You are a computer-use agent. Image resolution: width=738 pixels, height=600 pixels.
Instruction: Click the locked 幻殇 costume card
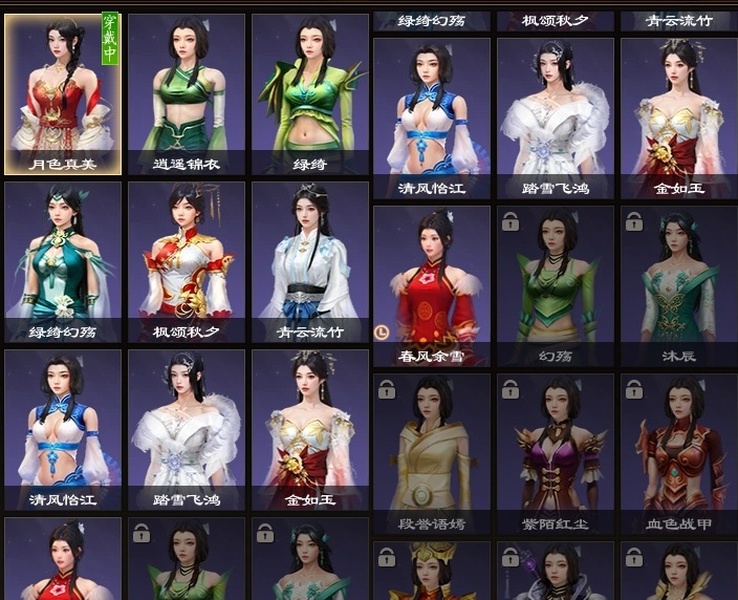(x=555, y=284)
